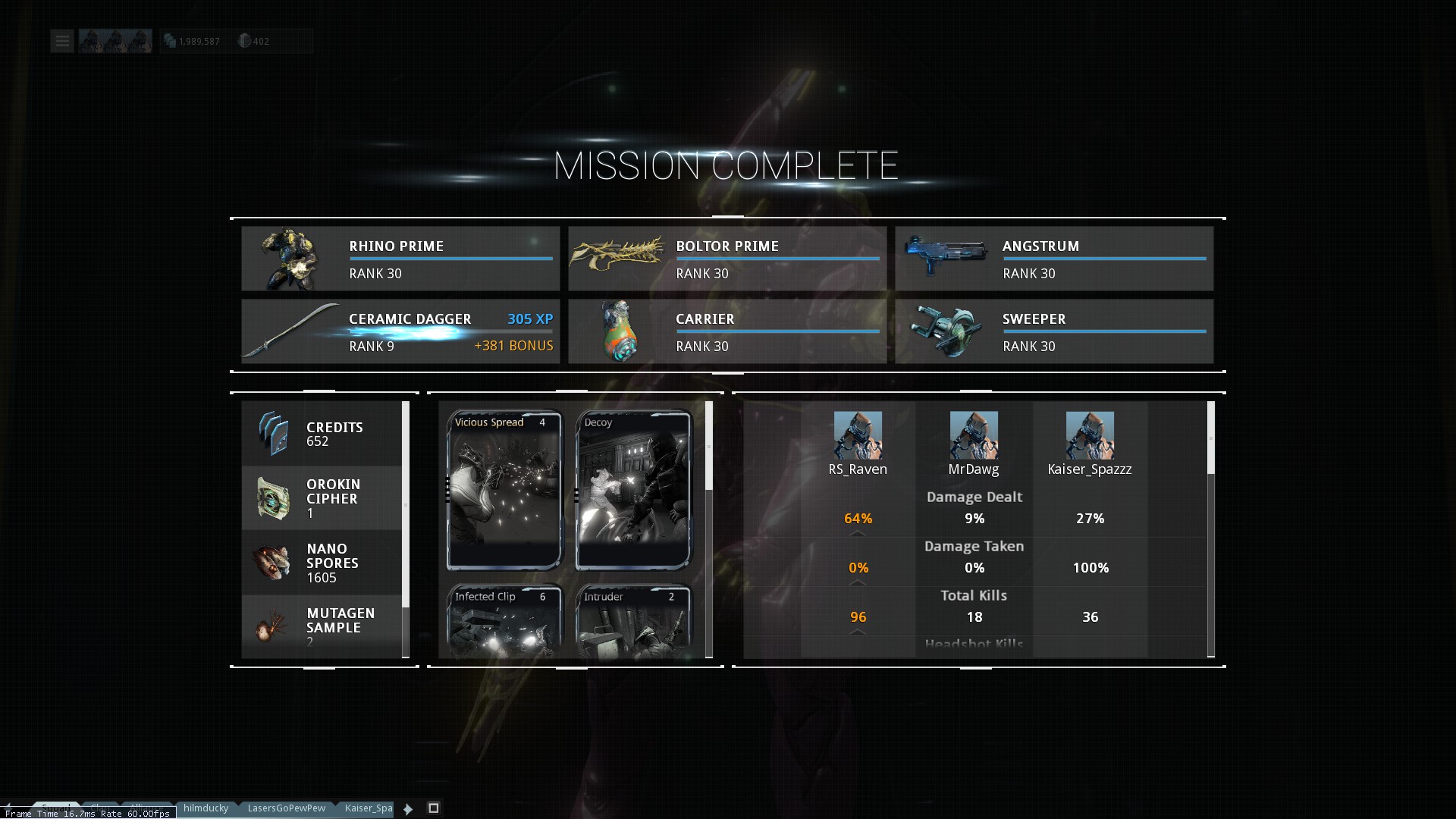The width and height of the screenshot is (1456, 819).
Task: Select the Intruder mod card
Action: tap(633, 622)
